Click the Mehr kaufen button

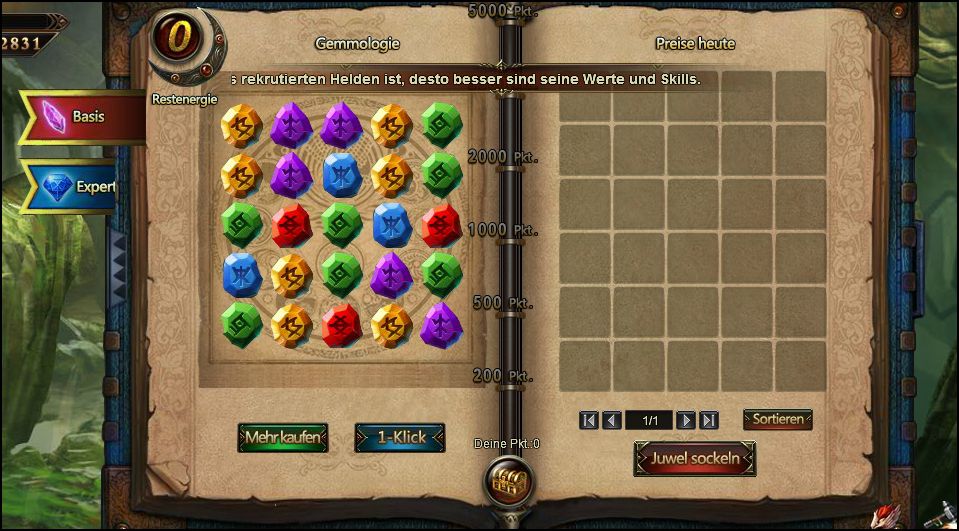pyautogui.click(x=283, y=438)
